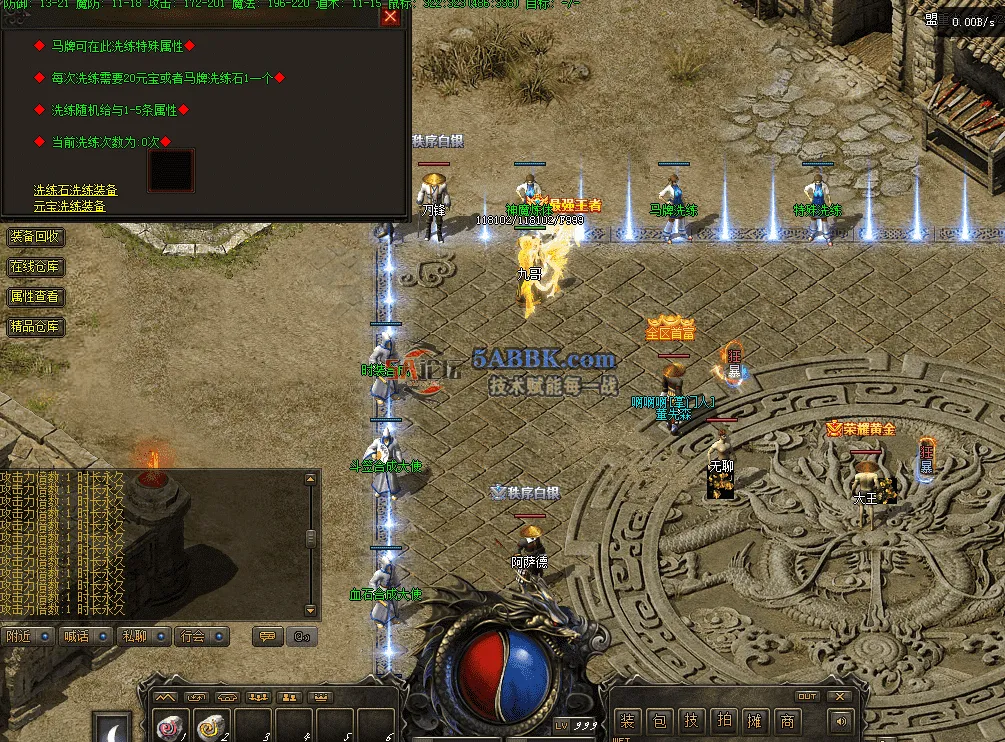Screen dimensions: 1005x742
Task: Click the OUT logout button
Action: tap(807, 696)
